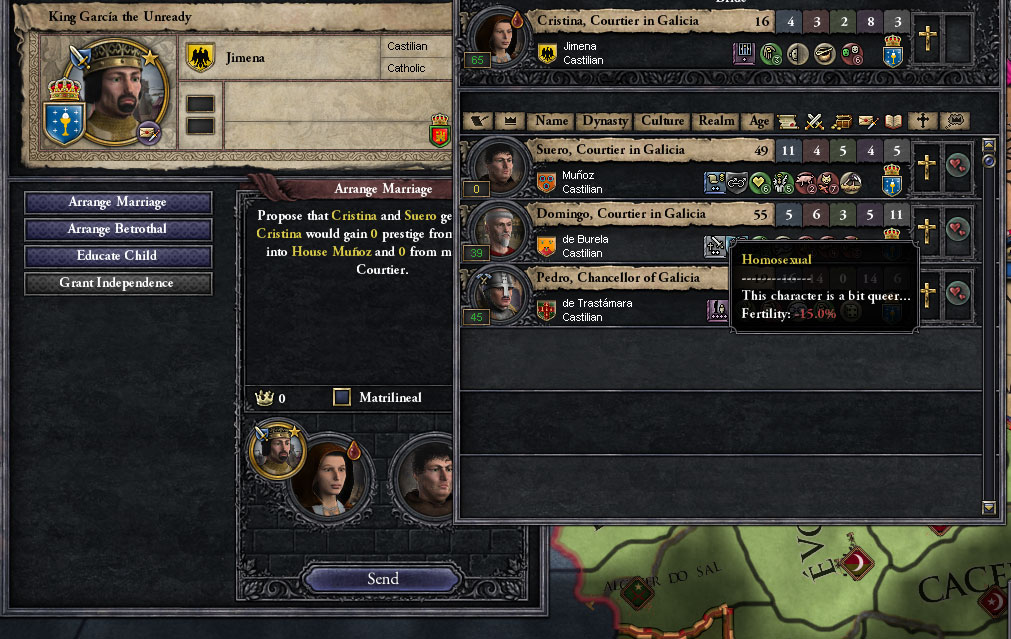This screenshot has height=639, width=1011.
Task: Toggle the Matrilineal checkbox
Action: pyautogui.click(x=342, y=398)
